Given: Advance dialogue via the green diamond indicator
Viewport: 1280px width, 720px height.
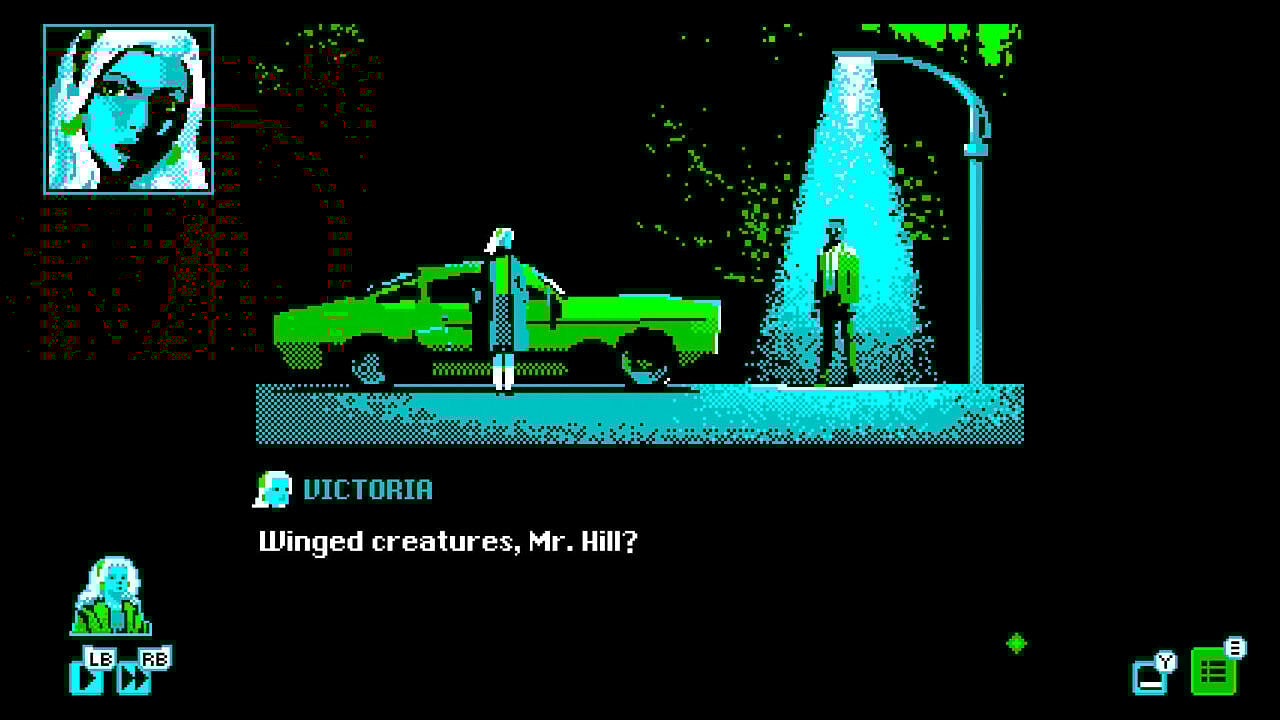Looking at the screenshot, I should coord(1017,643).
